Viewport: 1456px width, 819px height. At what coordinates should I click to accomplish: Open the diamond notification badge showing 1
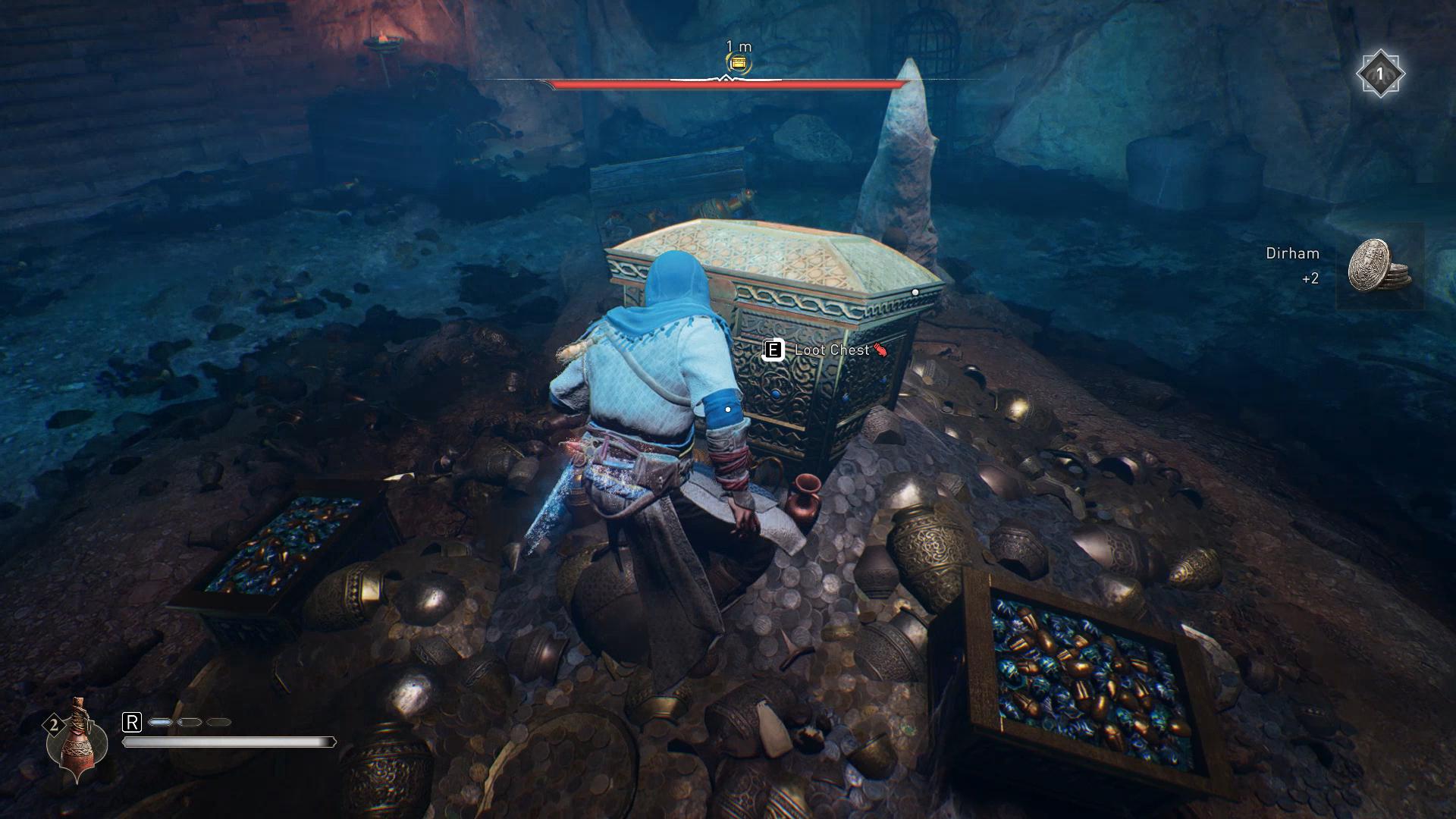pos(1380,74)
